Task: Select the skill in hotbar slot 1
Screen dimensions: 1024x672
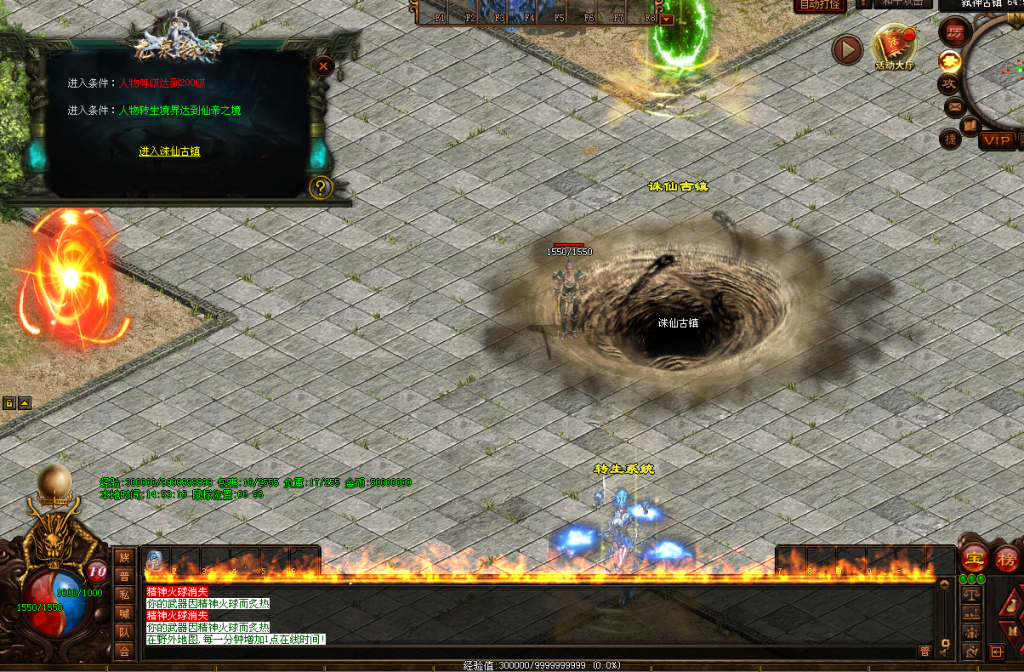Action: pyautogui.click(x=155, y=561)
